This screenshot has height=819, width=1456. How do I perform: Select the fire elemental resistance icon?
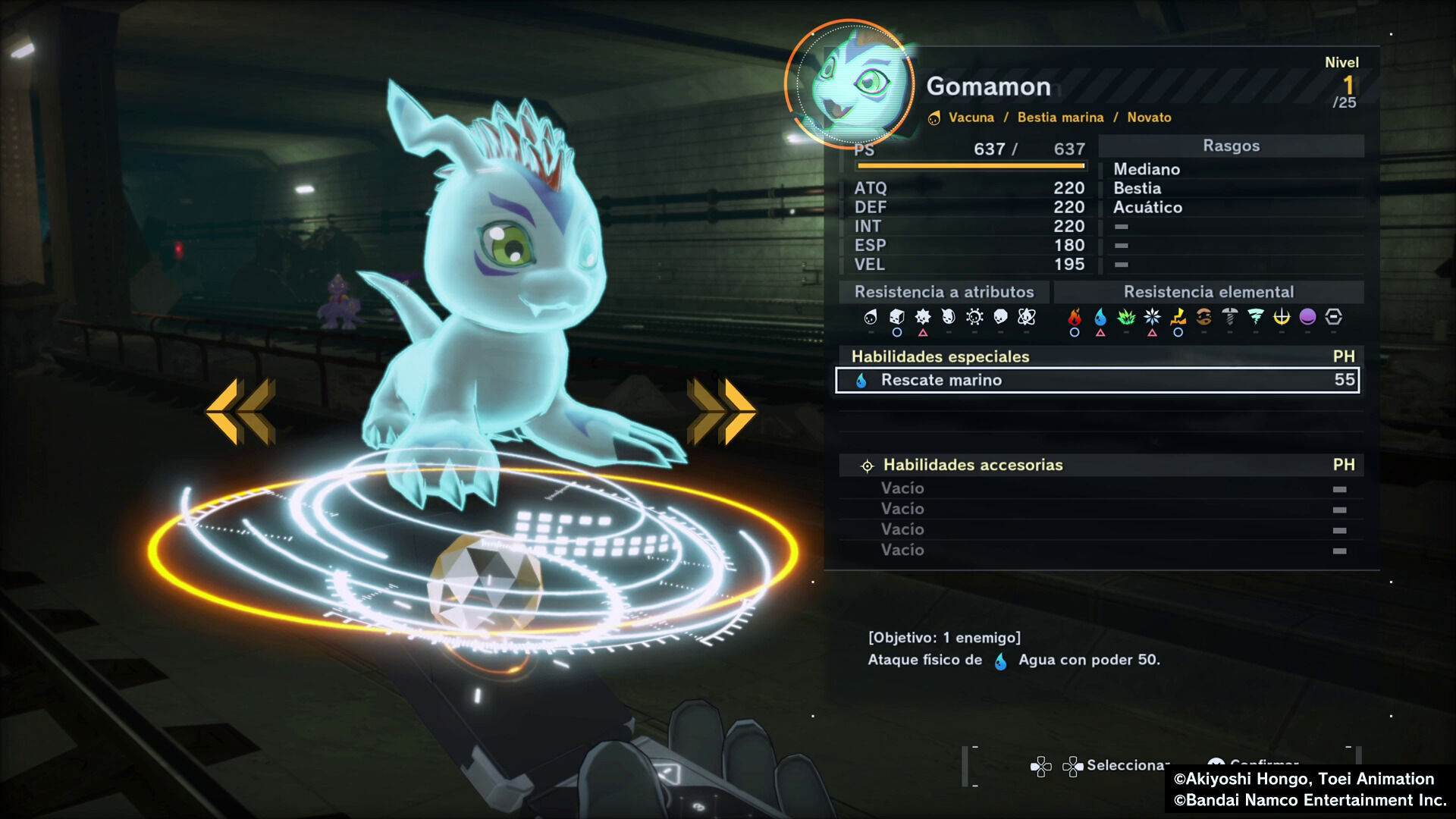[1074, 317]
